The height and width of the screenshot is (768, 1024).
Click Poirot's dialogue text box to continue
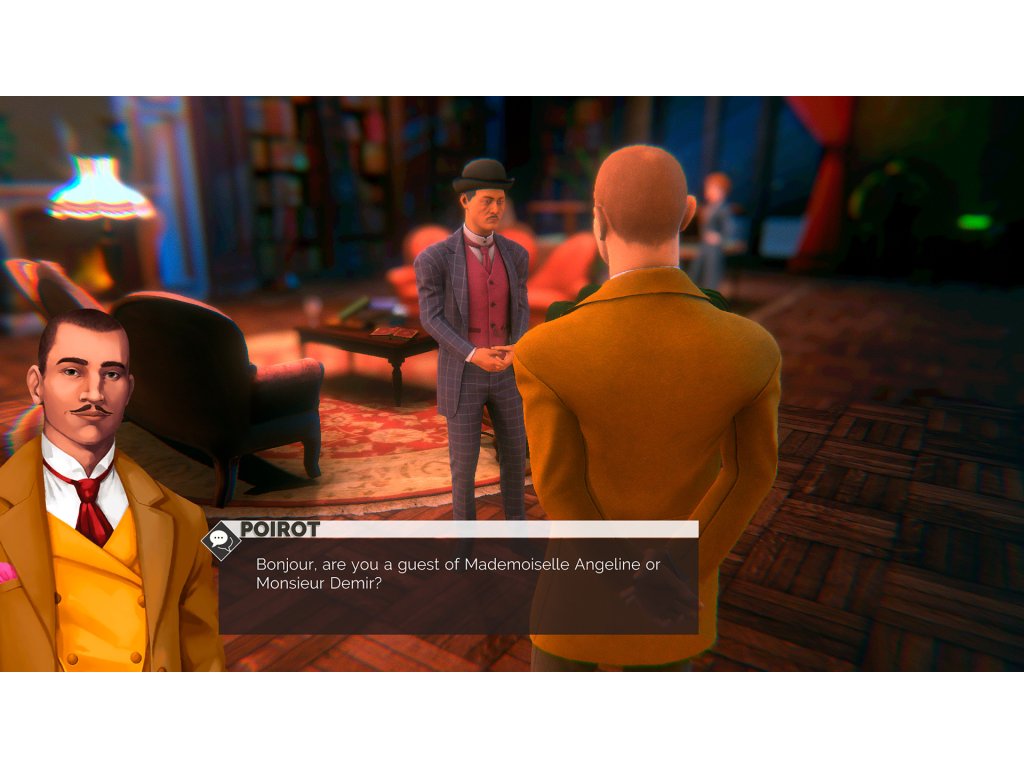(x=458, y=585)
